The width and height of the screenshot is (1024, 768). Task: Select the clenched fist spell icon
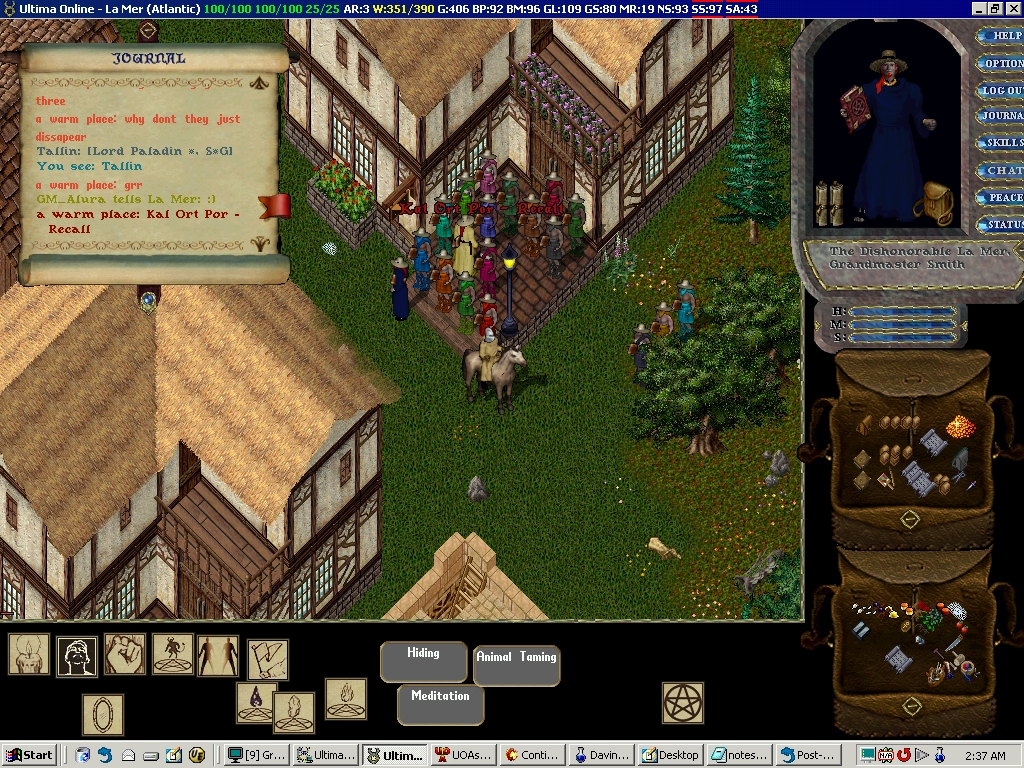point(125,655)
